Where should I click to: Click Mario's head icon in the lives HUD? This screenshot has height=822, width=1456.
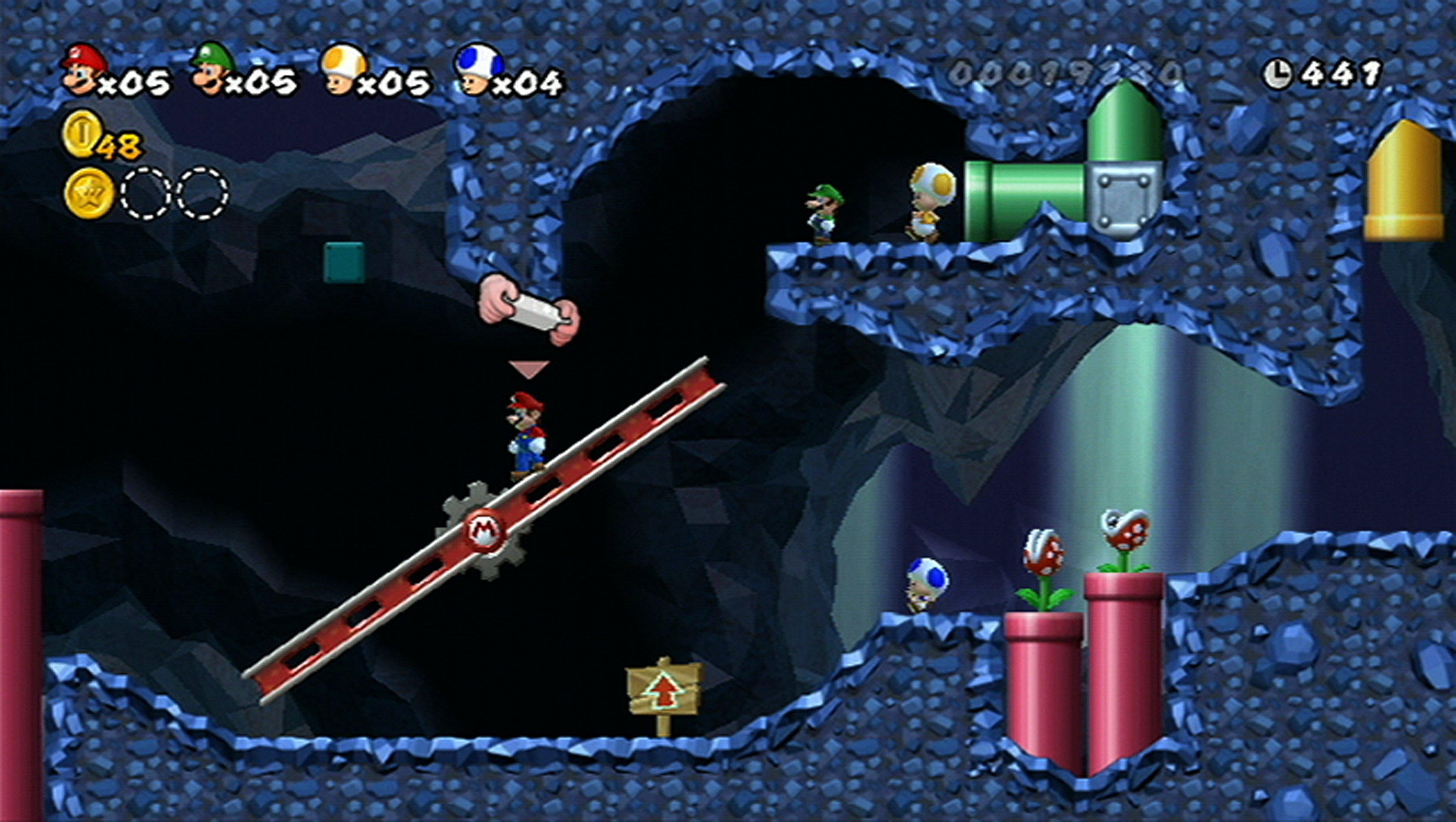click(84, 69)
